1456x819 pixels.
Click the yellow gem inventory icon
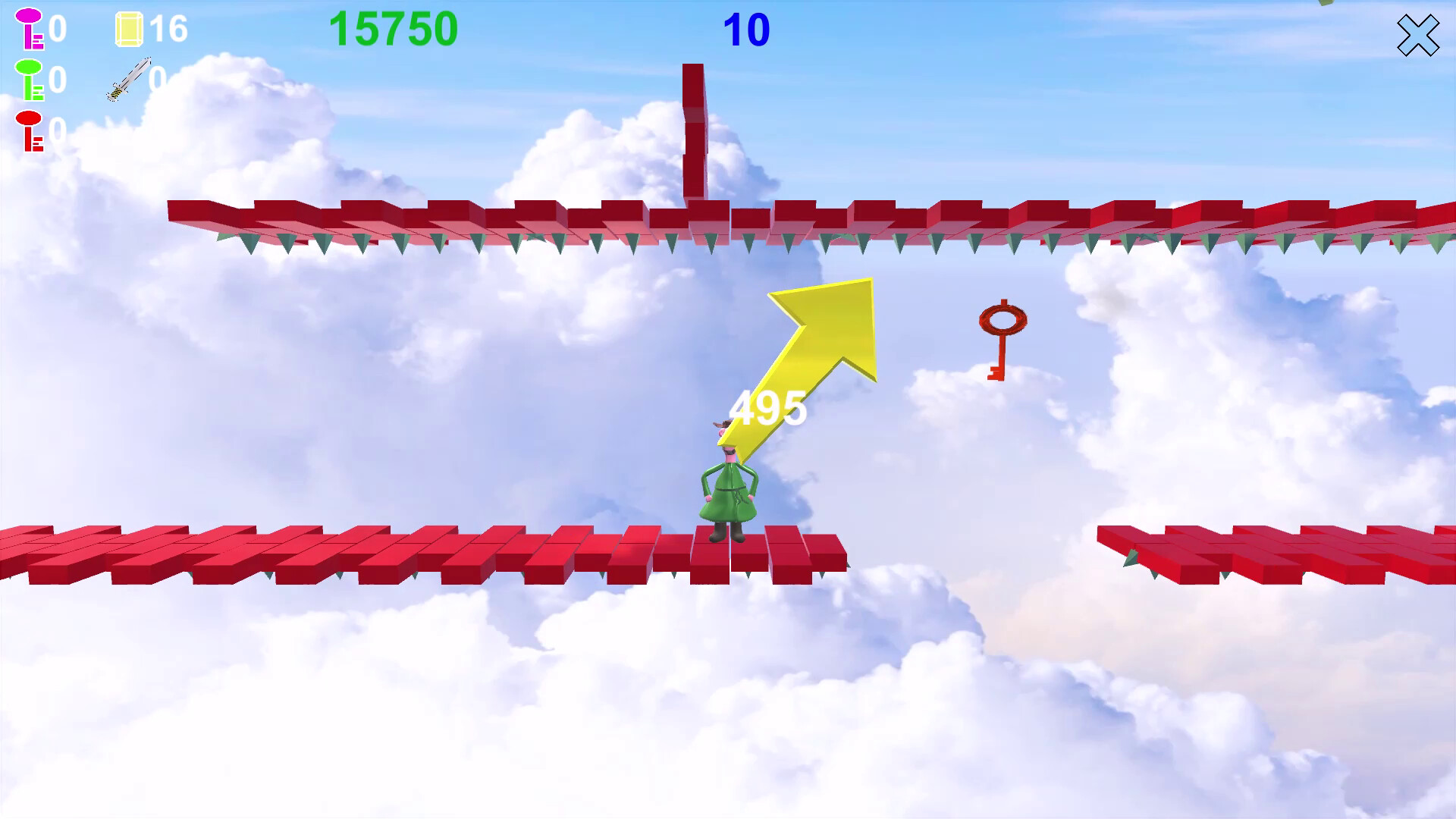coord(127,30)
